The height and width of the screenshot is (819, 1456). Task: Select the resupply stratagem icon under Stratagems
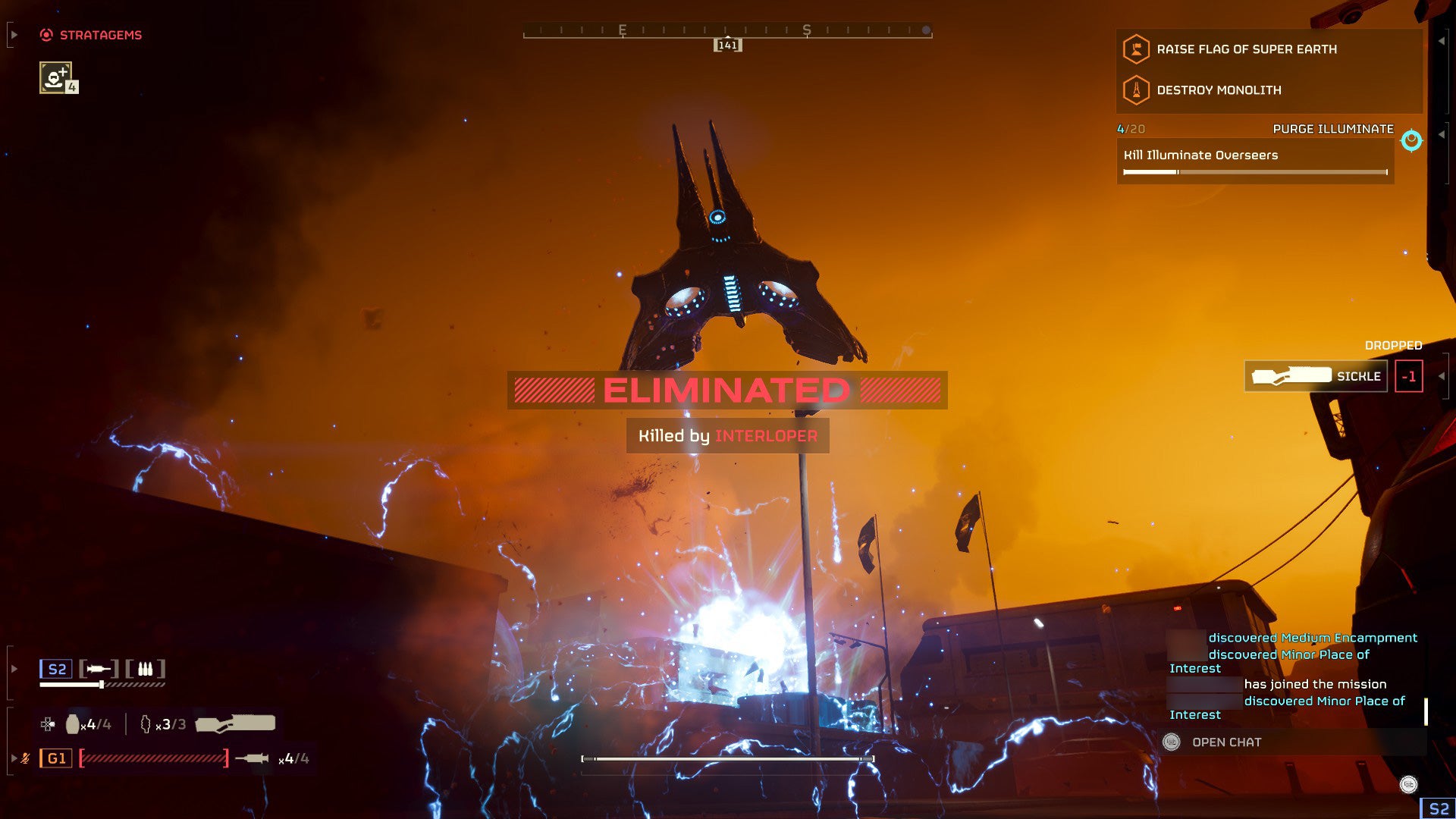pos(55,79)
